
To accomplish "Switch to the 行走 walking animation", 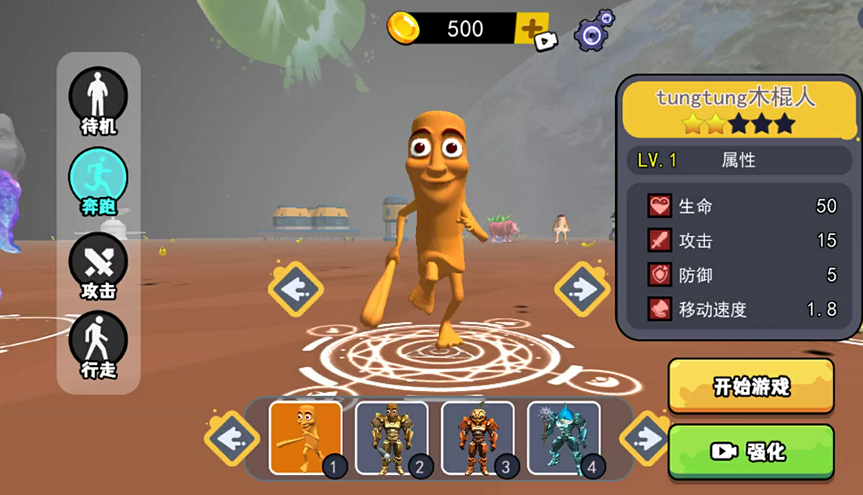I will pyautogui.click(x=98, y=345).
